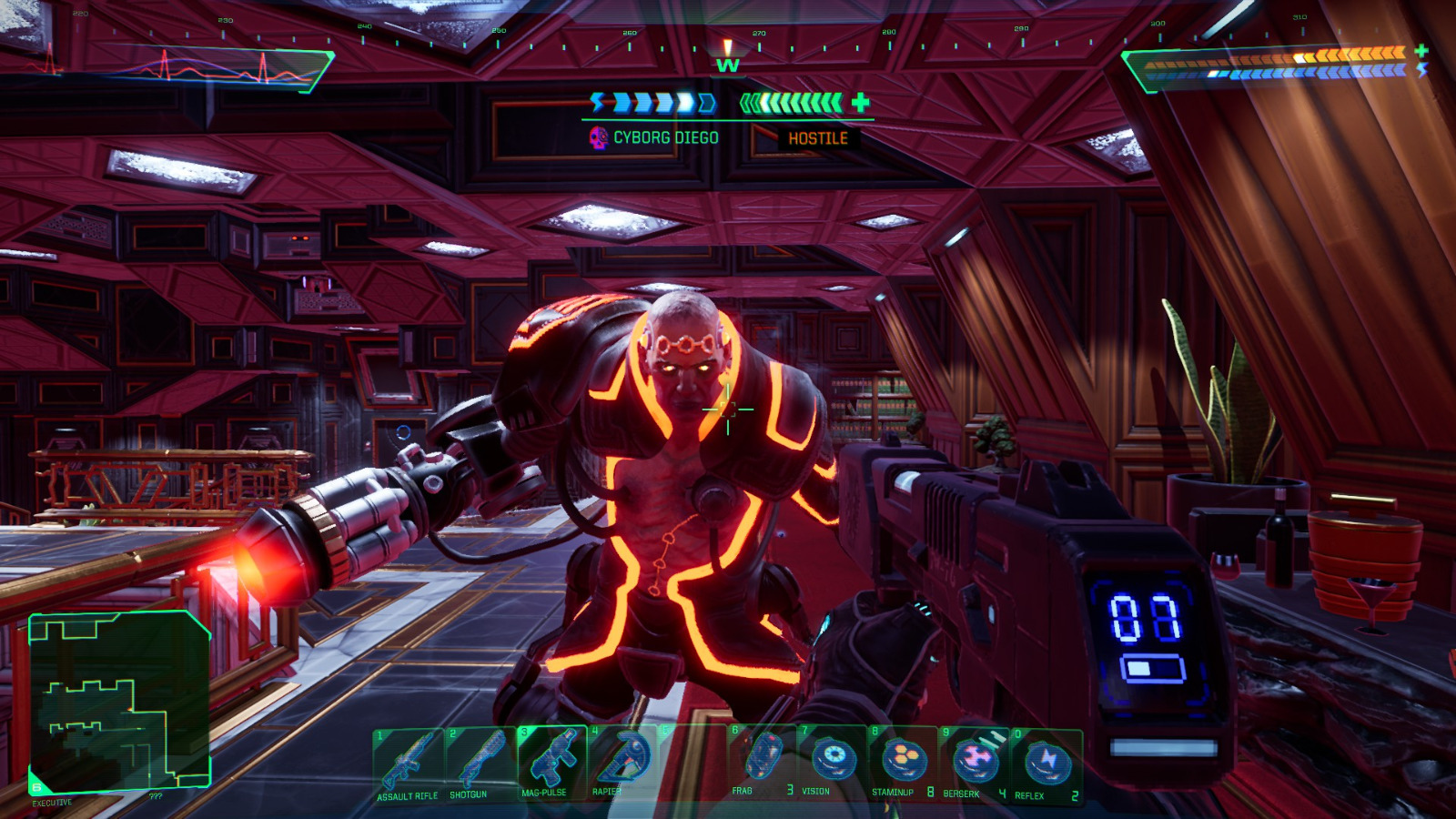
Task: Click the W marker on the compass bar
Action: point(727,66)
